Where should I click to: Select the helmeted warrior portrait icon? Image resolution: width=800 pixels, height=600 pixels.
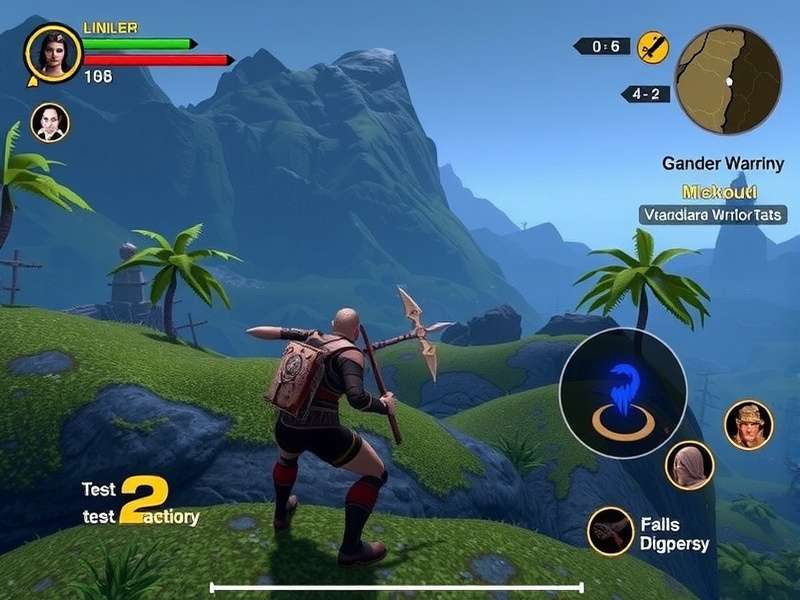coord(748,425)
